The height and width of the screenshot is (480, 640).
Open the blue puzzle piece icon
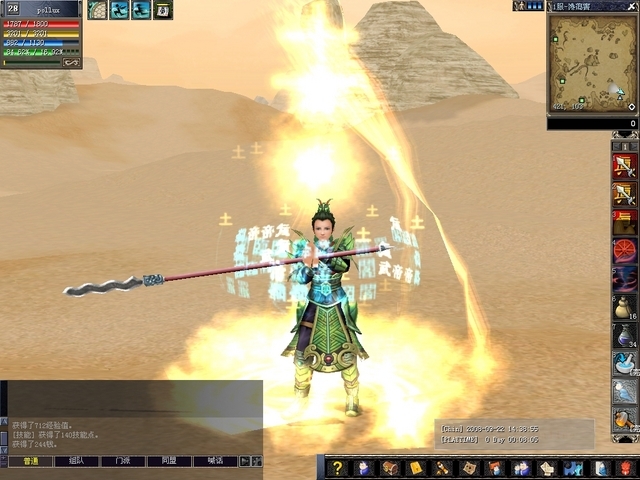(x=572, y=468)
